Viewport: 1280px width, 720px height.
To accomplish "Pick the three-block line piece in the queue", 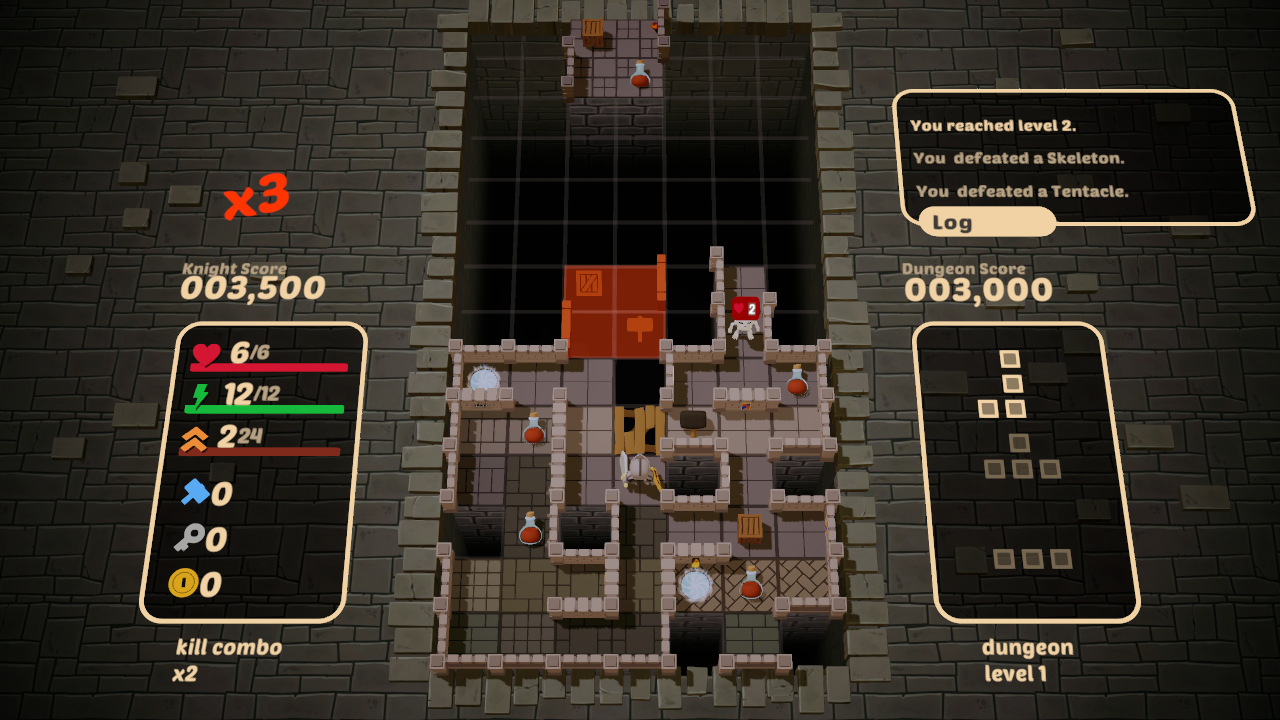I will tap(1032, 558).
